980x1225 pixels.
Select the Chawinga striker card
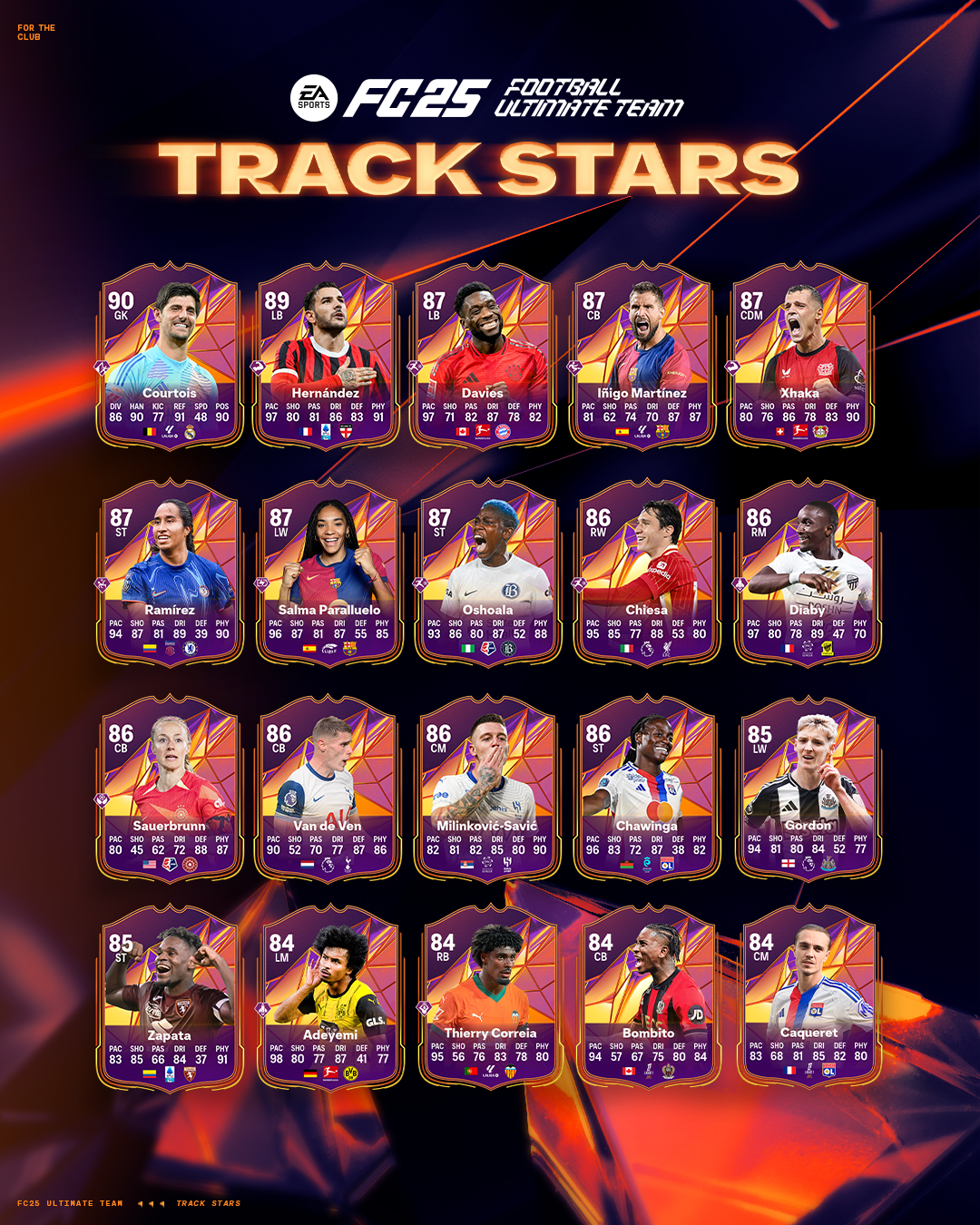(646, 789)
